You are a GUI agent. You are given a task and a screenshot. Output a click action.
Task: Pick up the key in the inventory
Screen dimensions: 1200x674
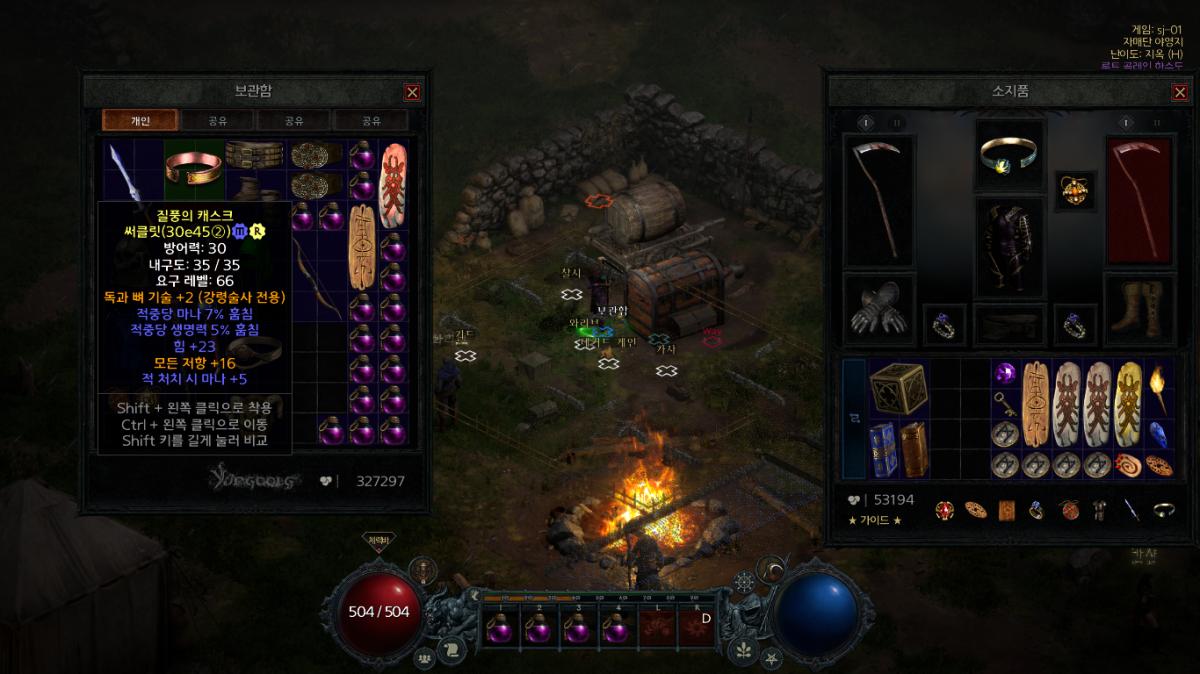click(x=1007, y=403)
